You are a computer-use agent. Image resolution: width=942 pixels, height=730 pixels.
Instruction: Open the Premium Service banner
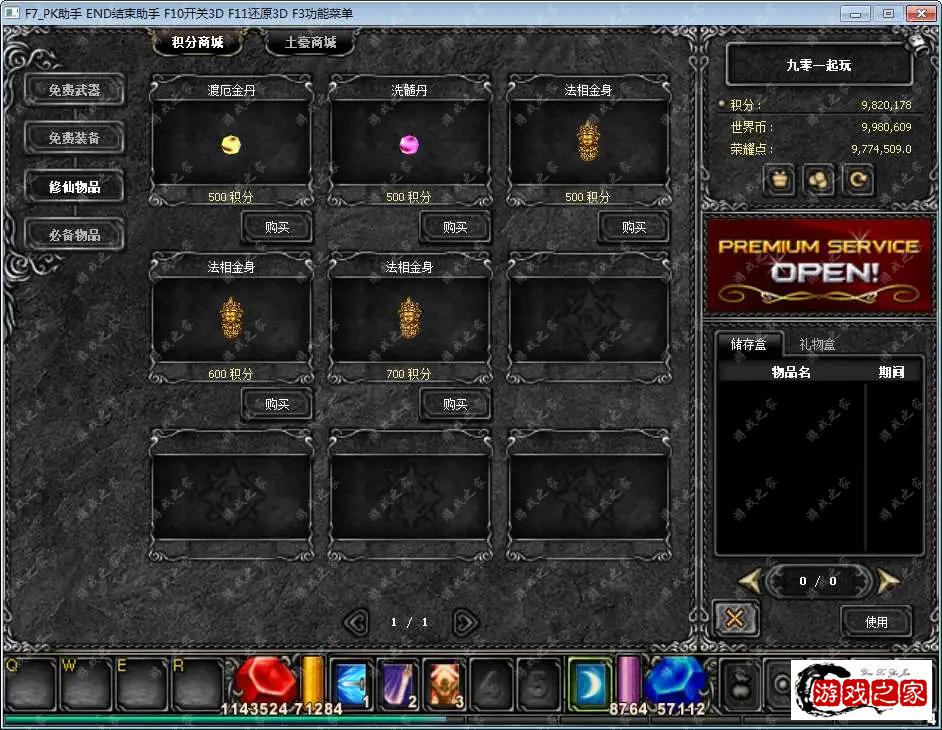click(x=817, y=260)
